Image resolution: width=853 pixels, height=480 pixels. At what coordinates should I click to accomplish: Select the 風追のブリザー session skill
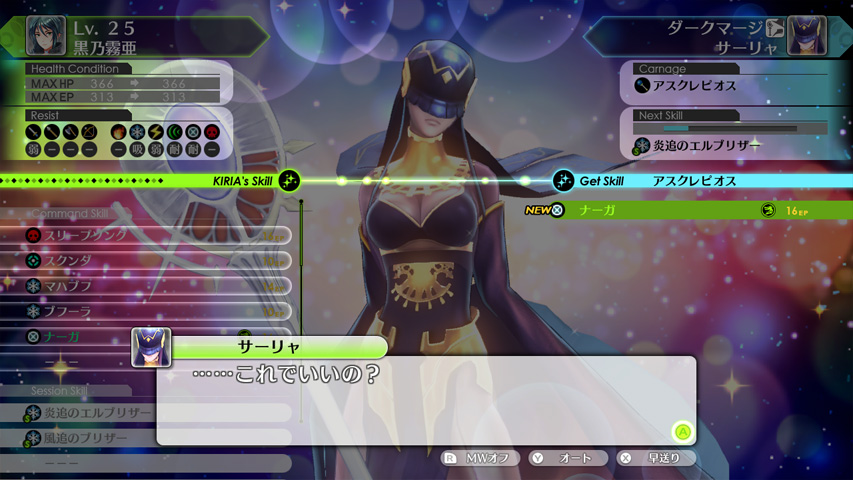[150, 438]
